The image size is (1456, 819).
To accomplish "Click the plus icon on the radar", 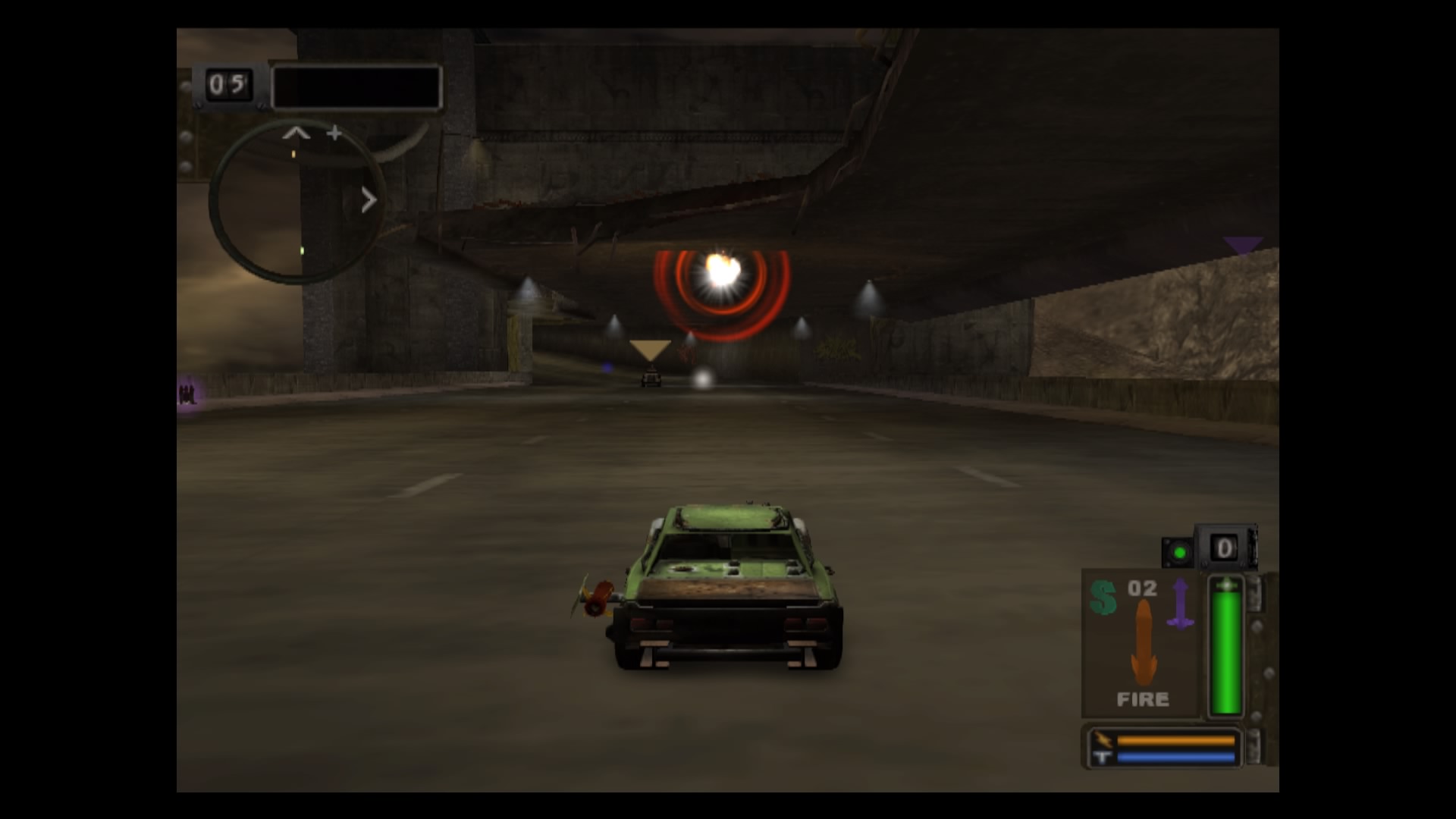I will point(334,133).
